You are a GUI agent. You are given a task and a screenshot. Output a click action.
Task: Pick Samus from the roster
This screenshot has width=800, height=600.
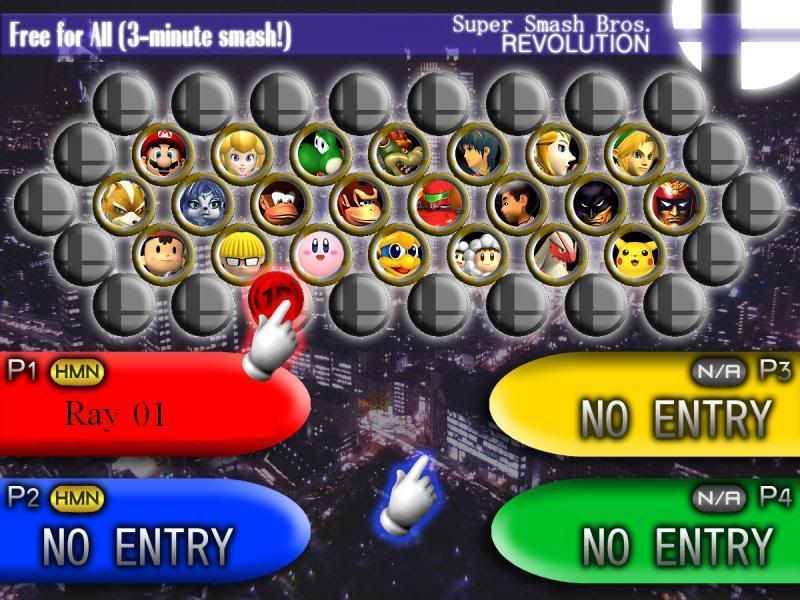coord(437,202)
